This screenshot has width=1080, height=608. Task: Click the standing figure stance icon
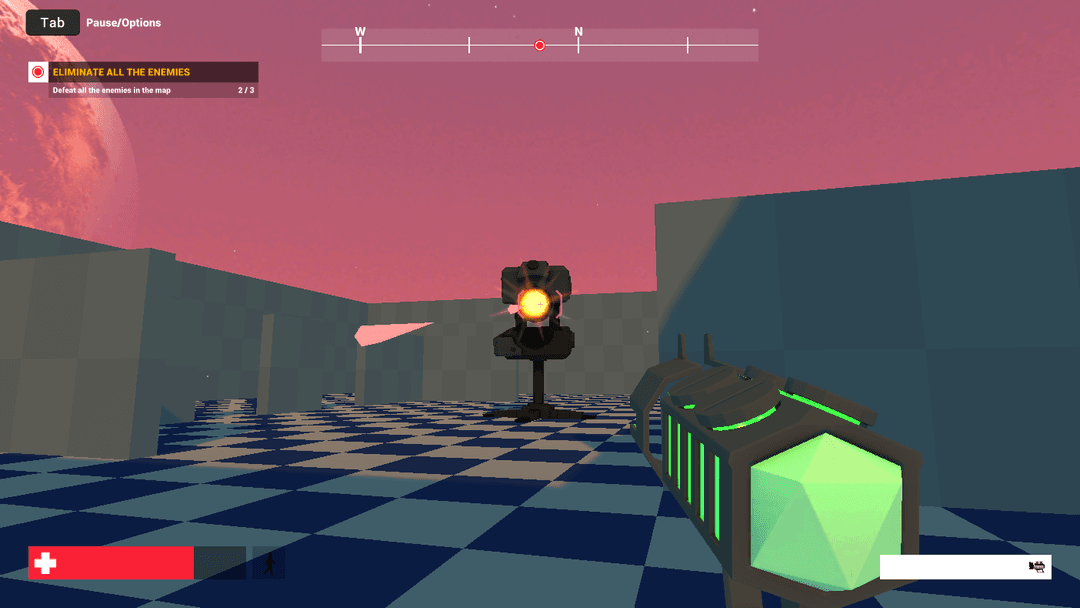click(269, 564)
